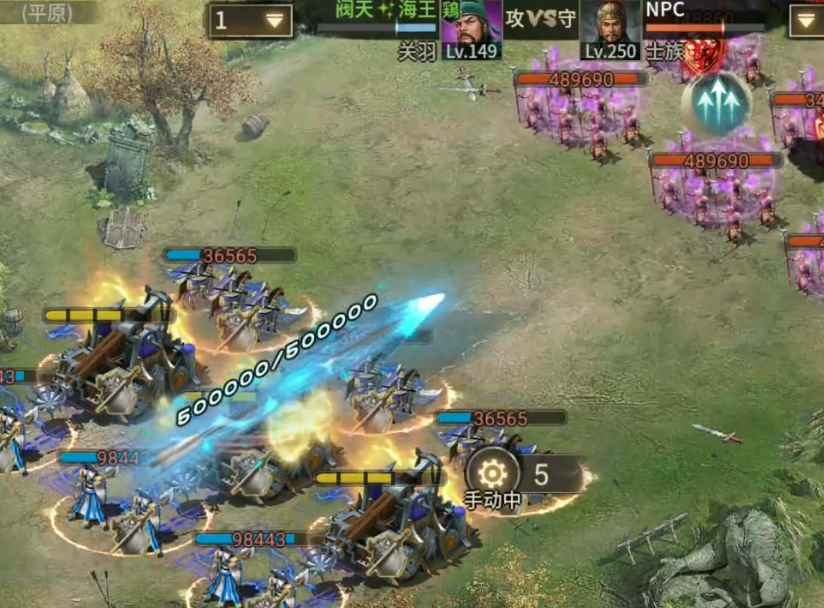The image size is (824, 608).
Task: Open the dropdown beside the NPC panel
Action: coord(807,20)
